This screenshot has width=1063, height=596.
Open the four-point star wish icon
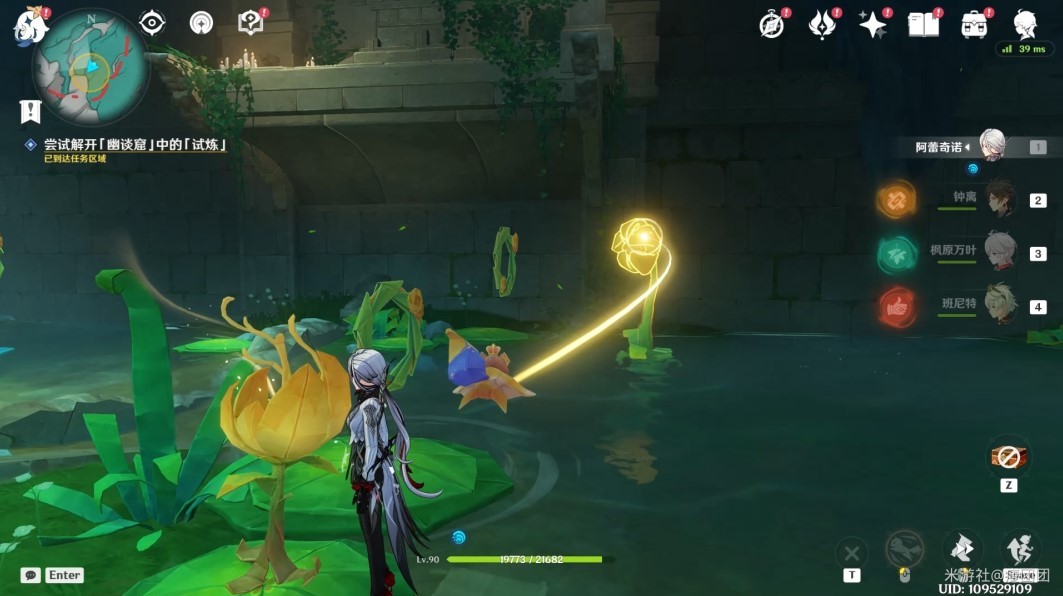873,25
